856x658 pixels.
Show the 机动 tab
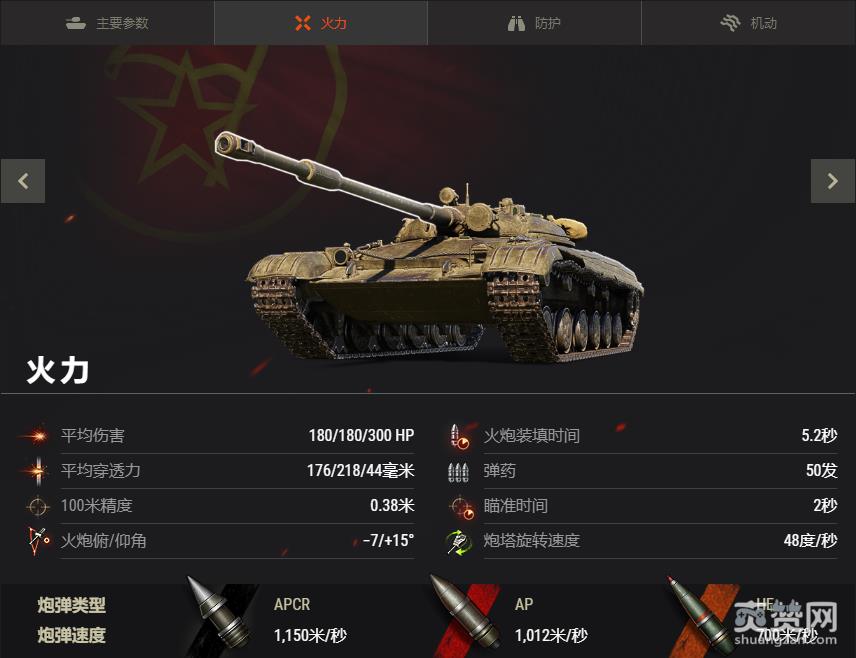point(749,23)
